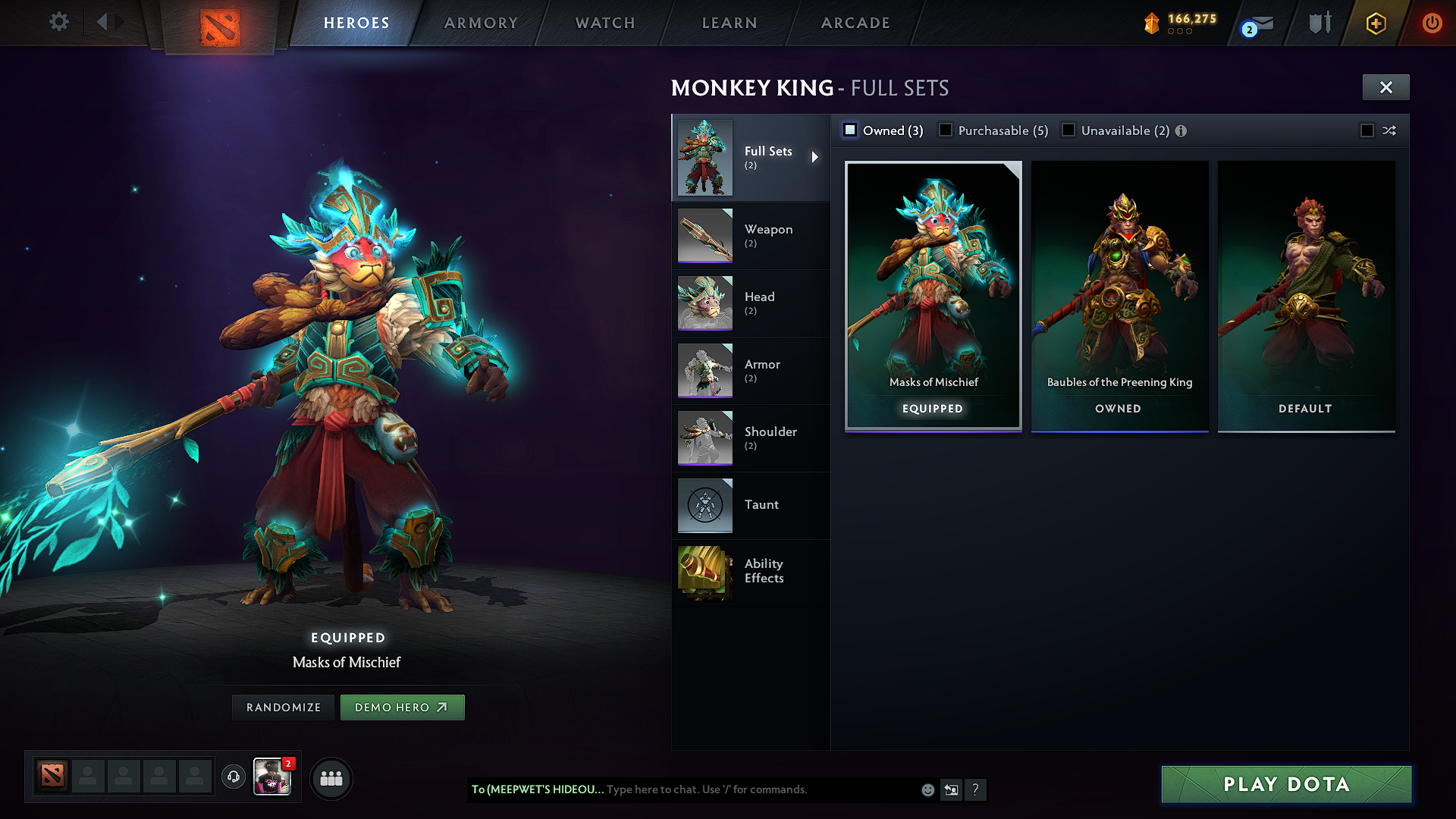
Task: Open the WATCH tab
Action: [x=604, y=23]
